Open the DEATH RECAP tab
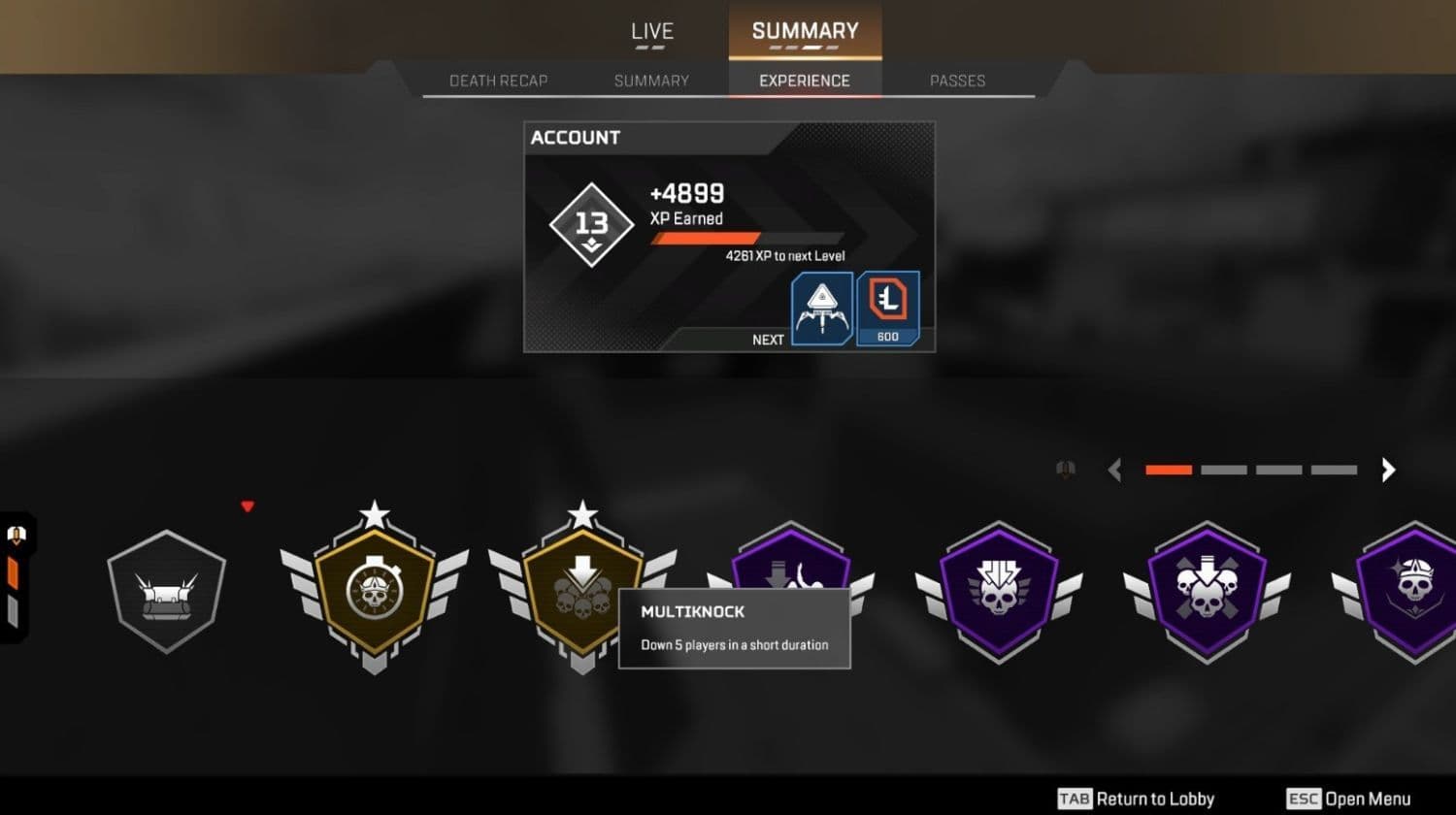 498,81
